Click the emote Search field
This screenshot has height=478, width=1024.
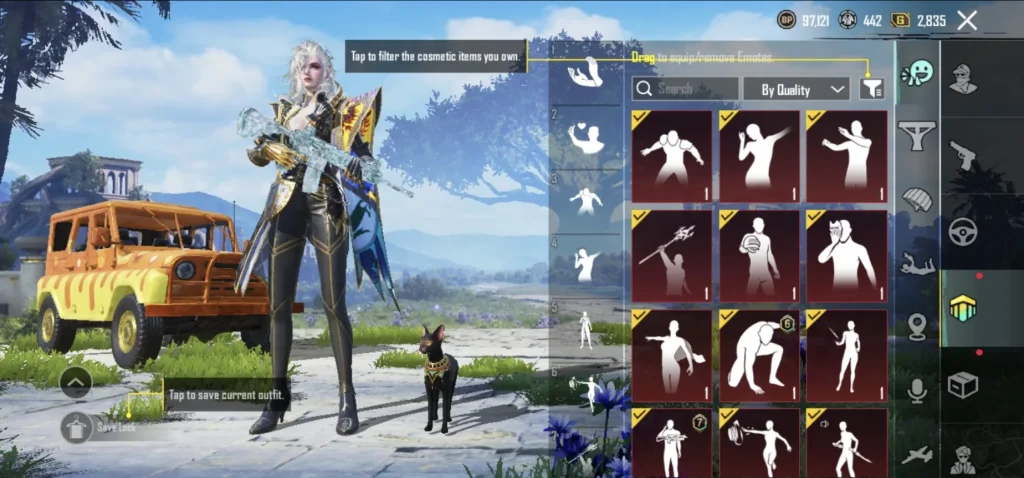tap(686, 89)
